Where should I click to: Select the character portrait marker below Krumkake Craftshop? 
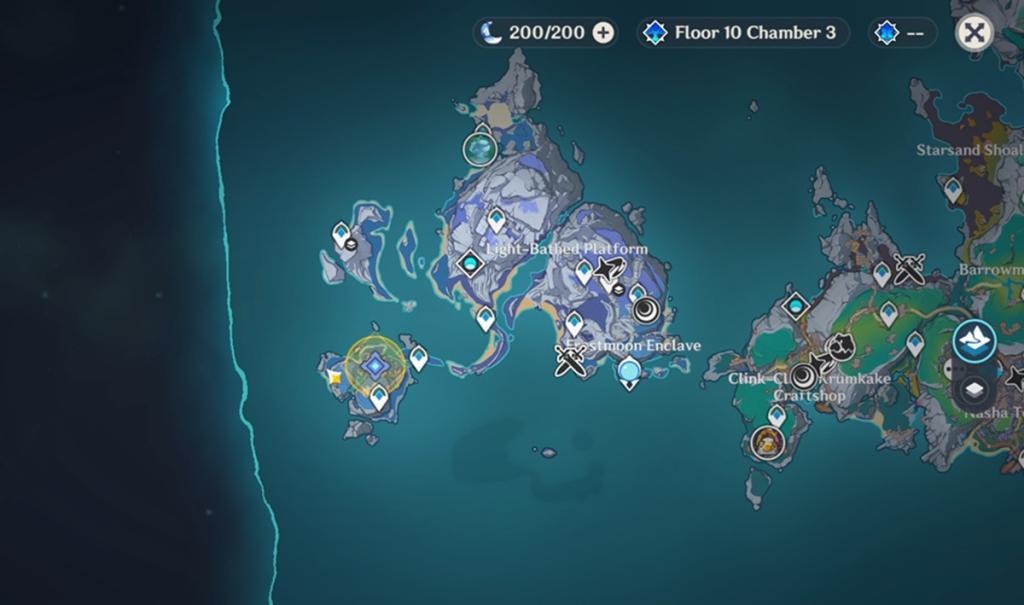(x=767, y=441)
